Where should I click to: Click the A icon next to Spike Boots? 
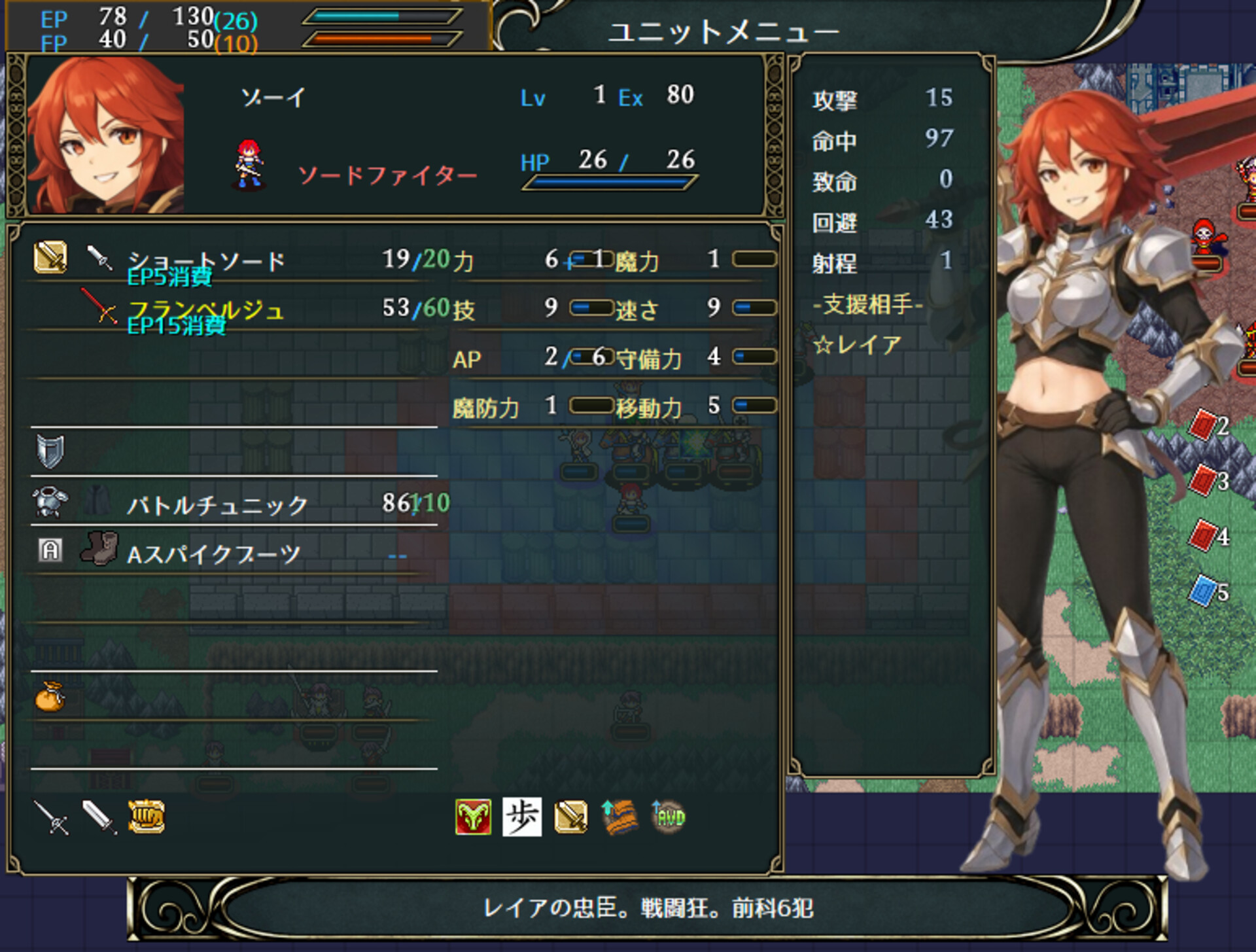[51, 550]
